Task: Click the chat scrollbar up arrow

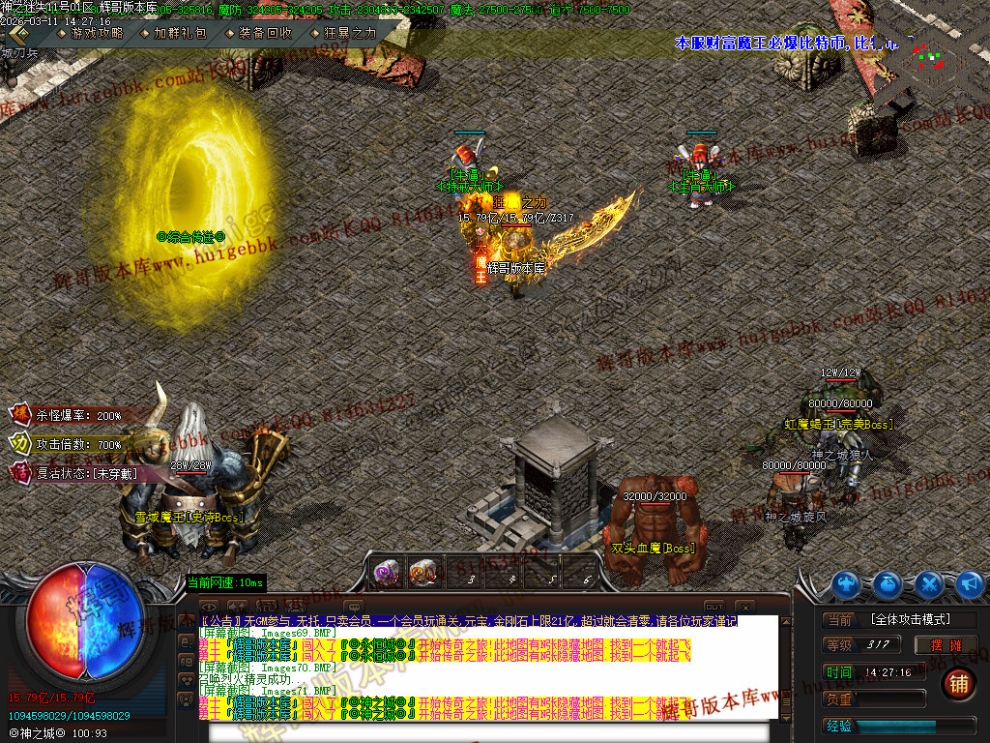Action: (x=784, y=623)
